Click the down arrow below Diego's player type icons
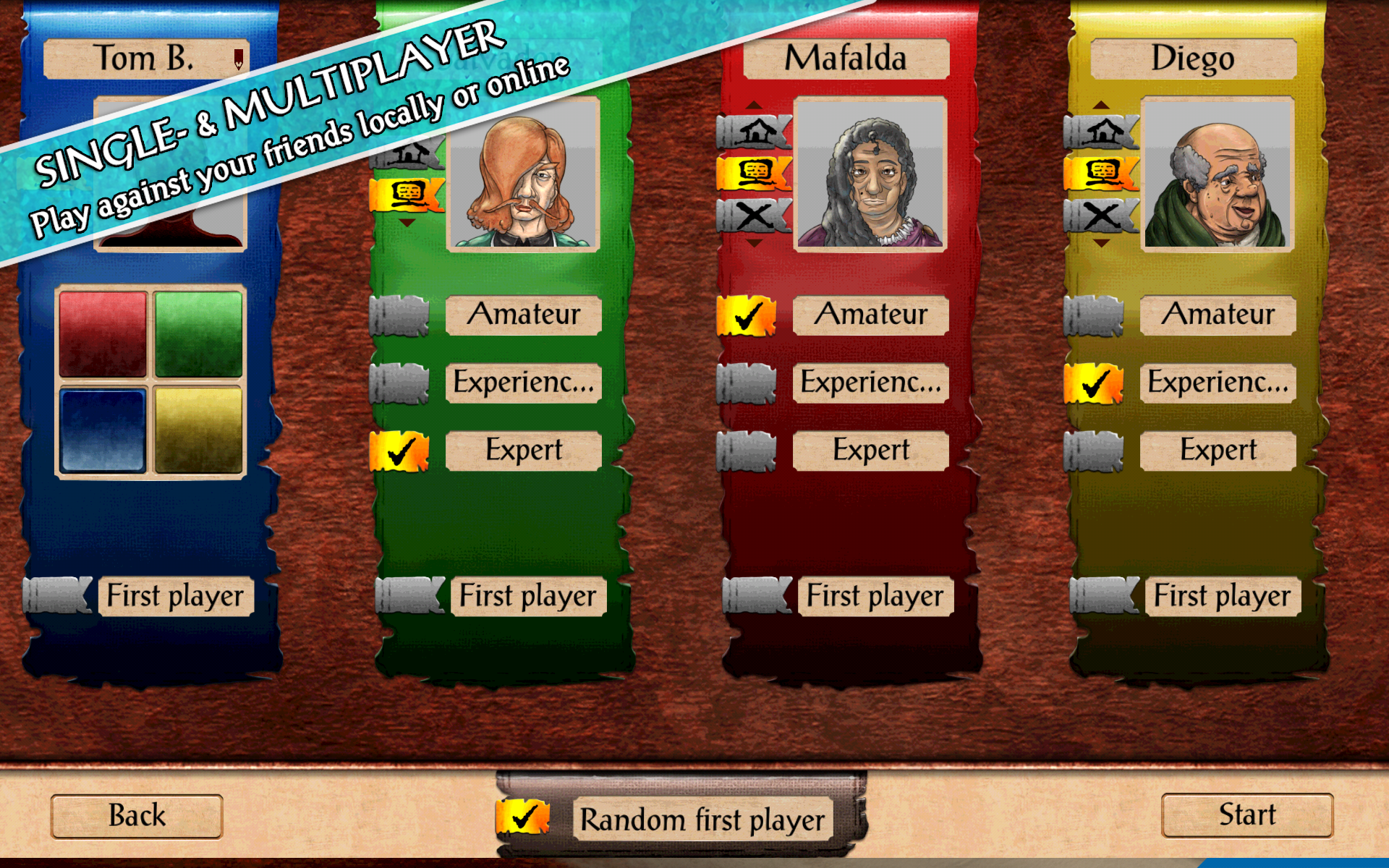The image size is (1389, 868). [1102, 244]
